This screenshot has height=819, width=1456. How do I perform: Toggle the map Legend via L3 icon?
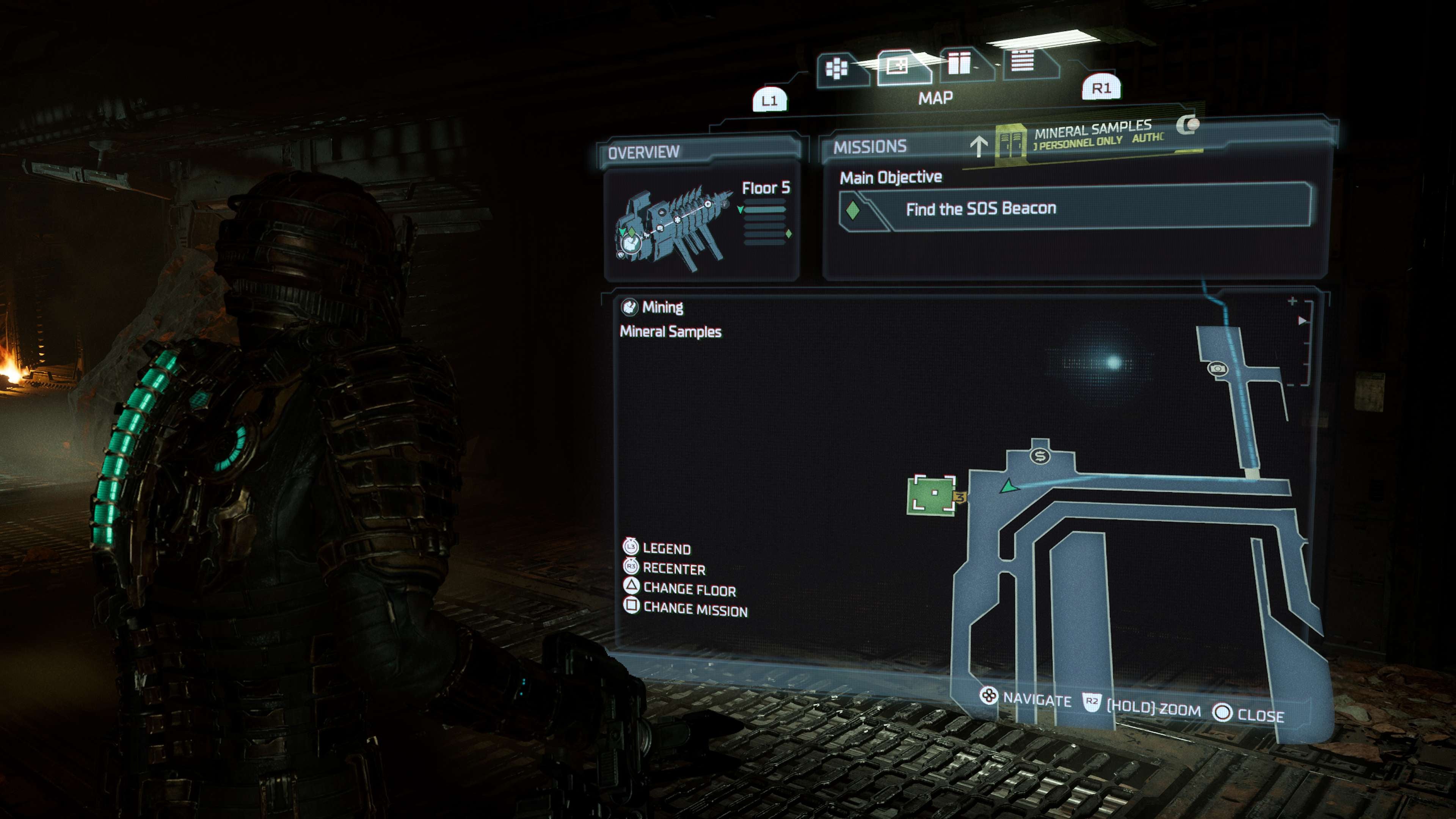631,548
